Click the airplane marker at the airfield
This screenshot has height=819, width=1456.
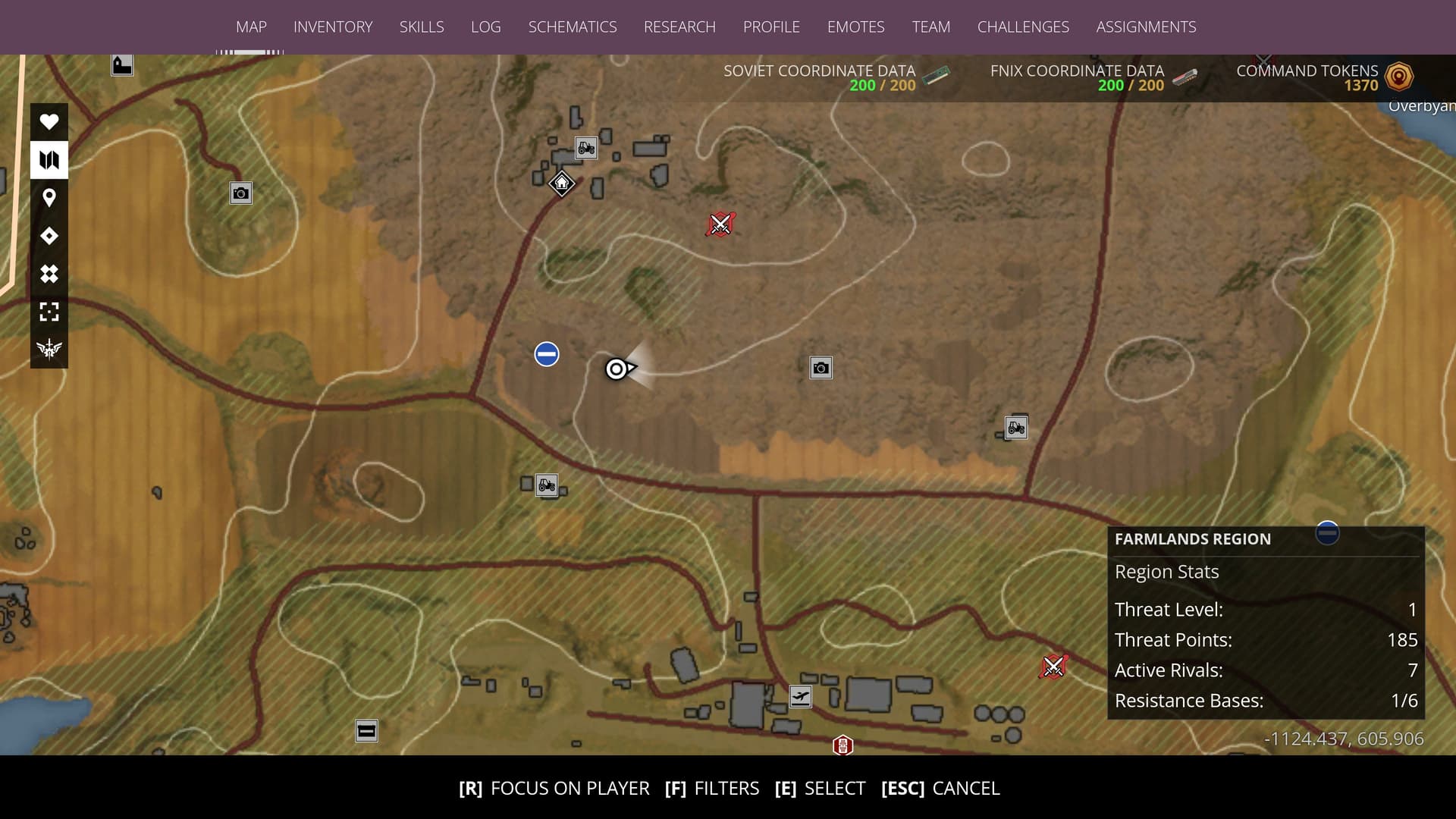[800, 696]
